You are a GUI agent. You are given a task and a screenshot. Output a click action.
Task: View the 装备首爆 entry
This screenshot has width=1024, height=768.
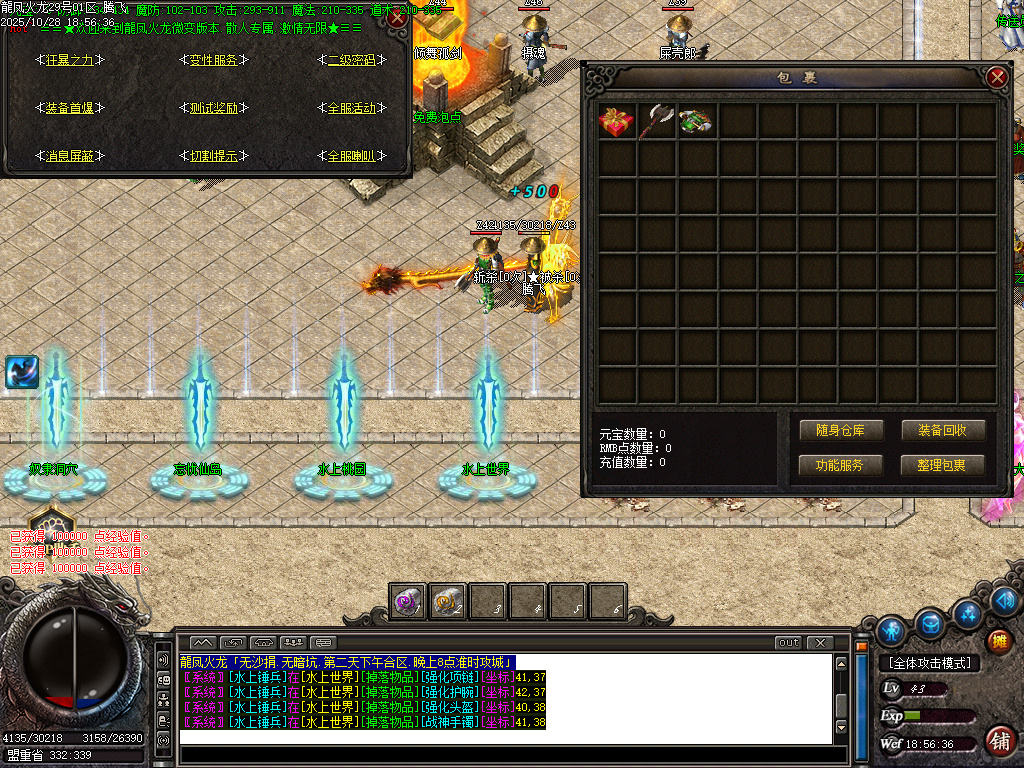tap(70, 108)
